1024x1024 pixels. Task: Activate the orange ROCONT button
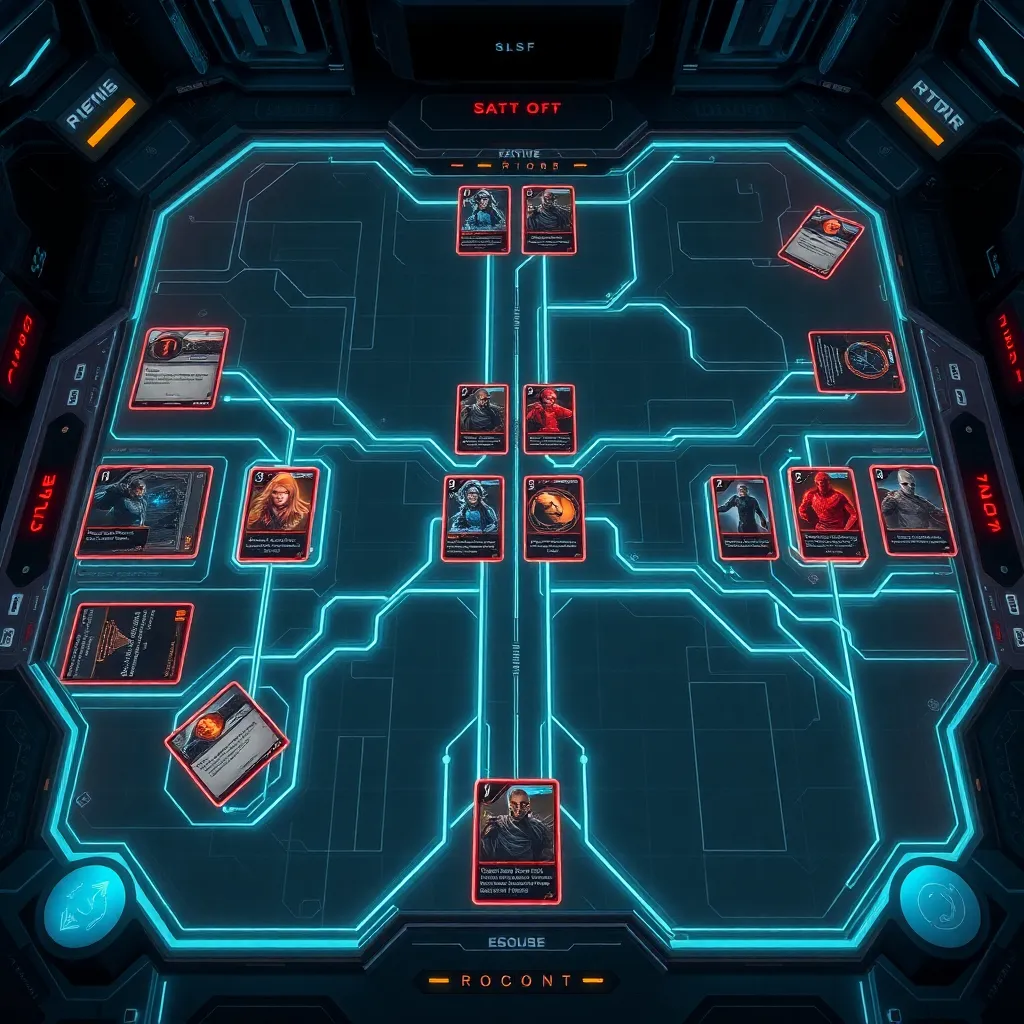pyautogui.click(x=517, y=981)
